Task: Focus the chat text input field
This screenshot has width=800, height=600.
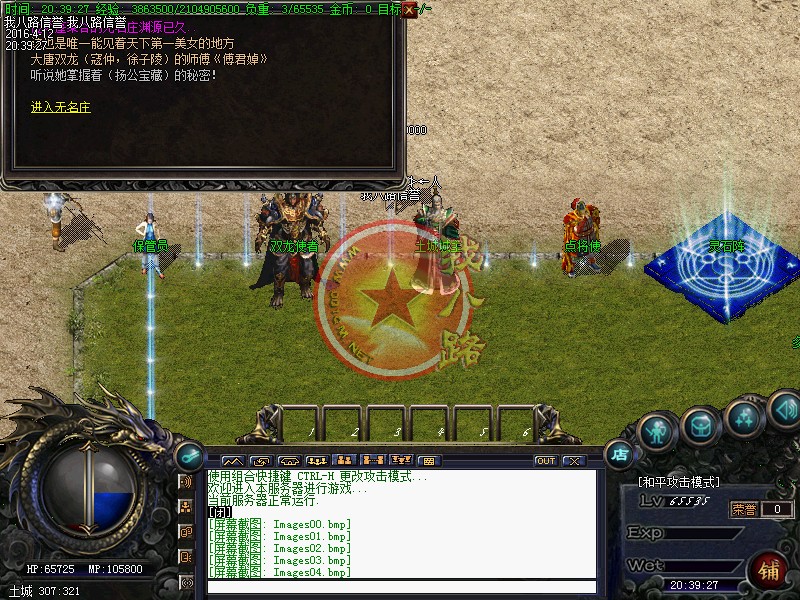Action: [400, 587]
